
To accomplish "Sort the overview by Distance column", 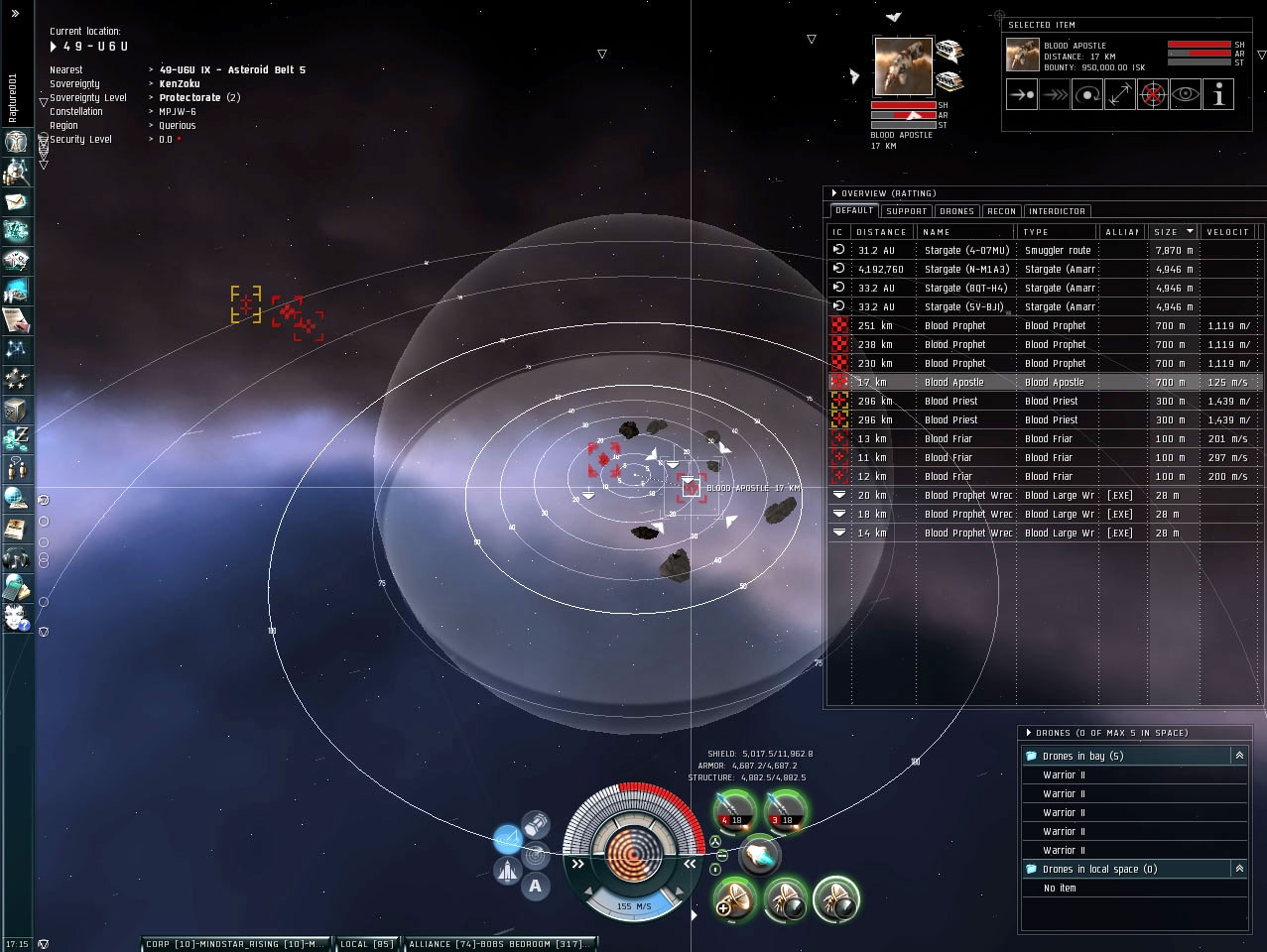I will (x=881, y=232).
